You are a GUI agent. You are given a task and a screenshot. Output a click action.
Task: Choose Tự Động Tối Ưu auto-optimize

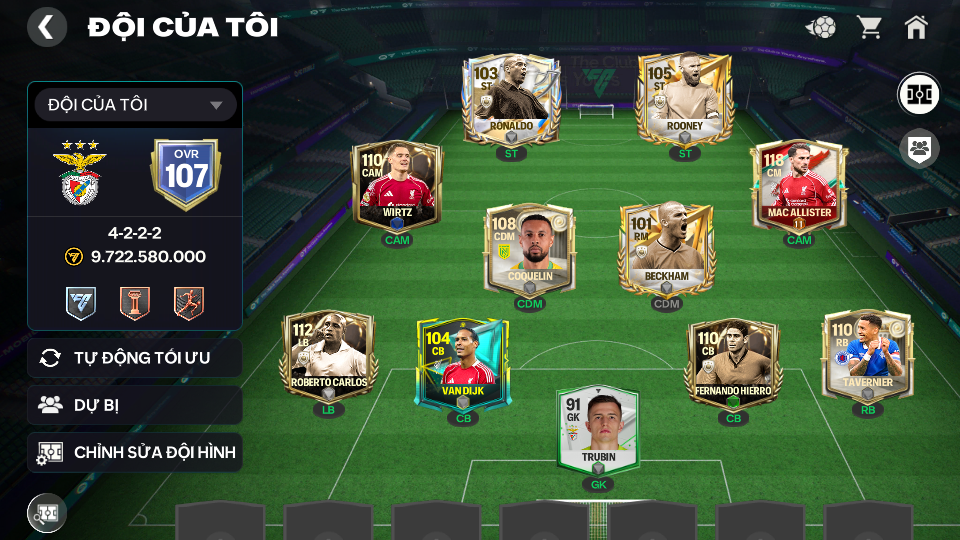135,358
